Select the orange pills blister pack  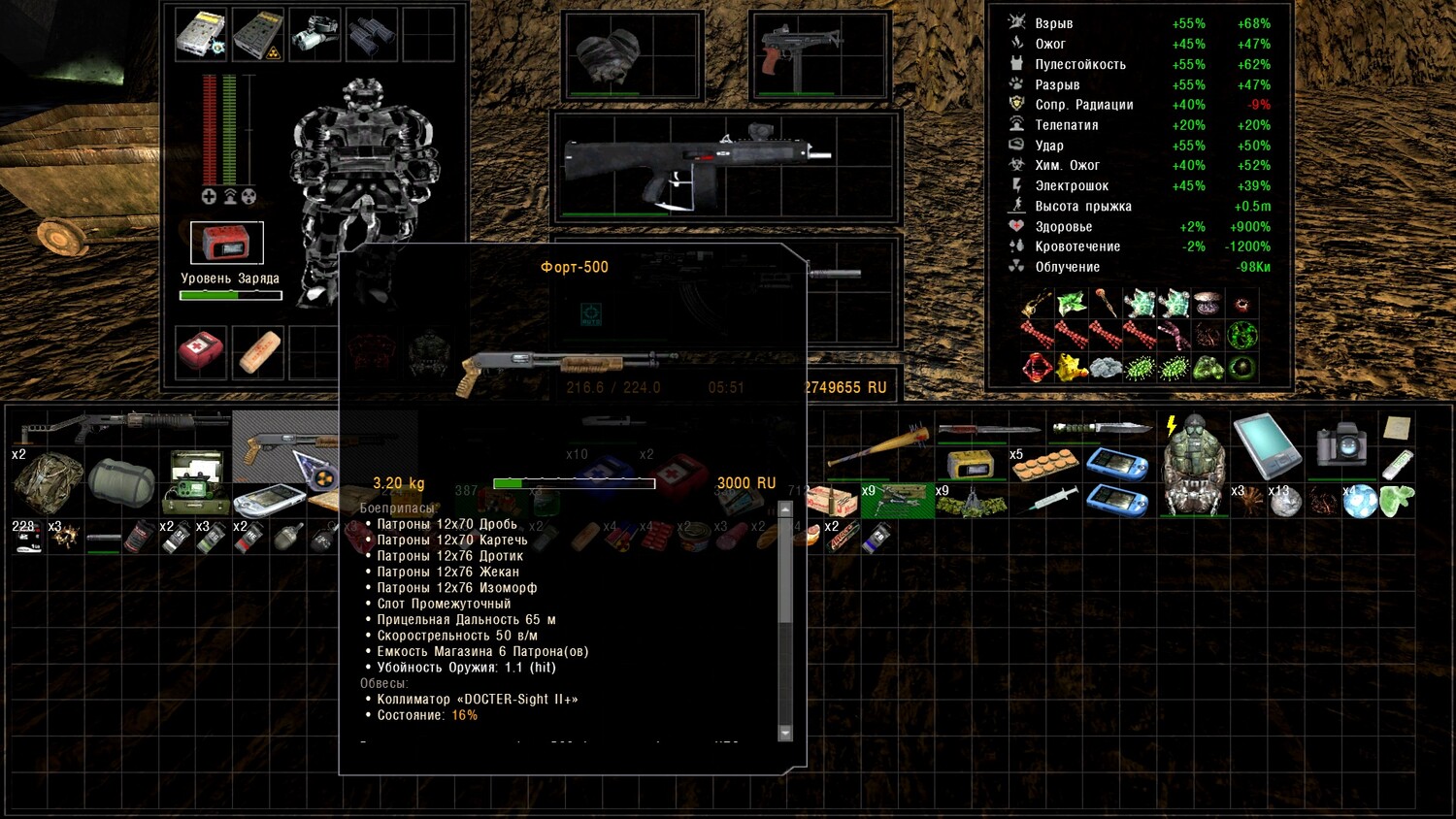(1045, 466)
